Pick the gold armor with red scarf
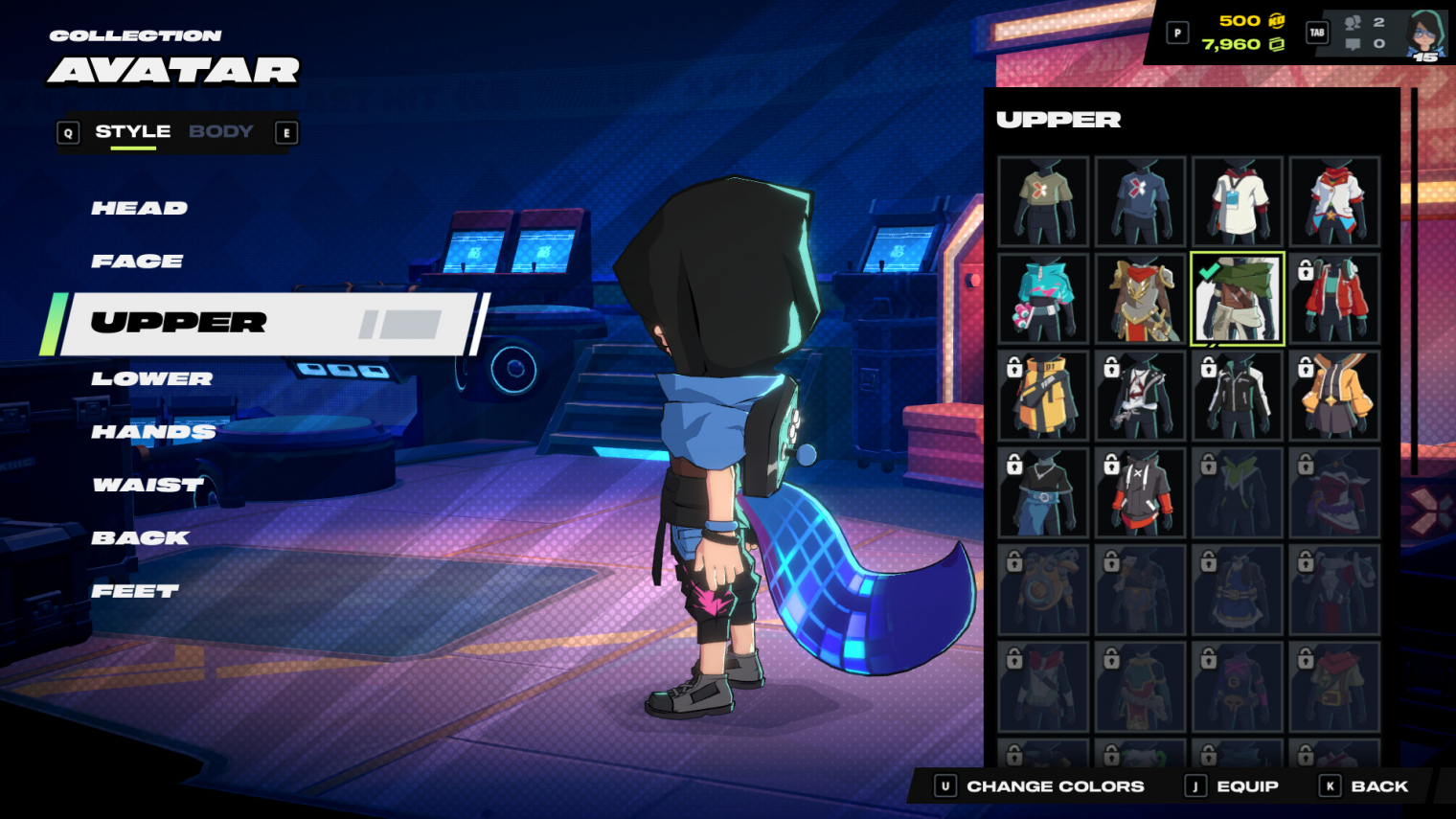Screen dimensions: 1456x819 coord(1140,299)
